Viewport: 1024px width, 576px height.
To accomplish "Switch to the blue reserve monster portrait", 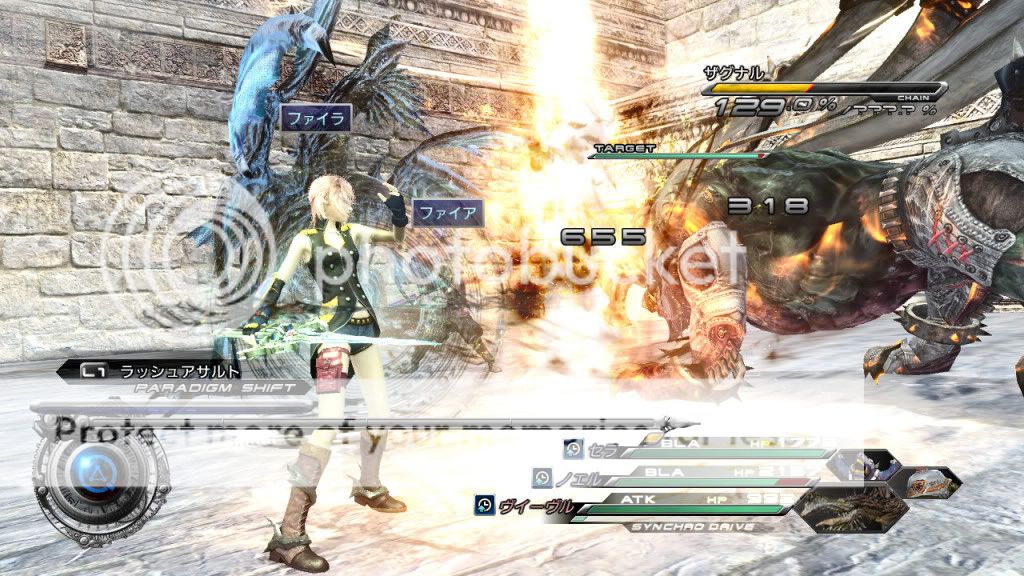I will (872, 462).
